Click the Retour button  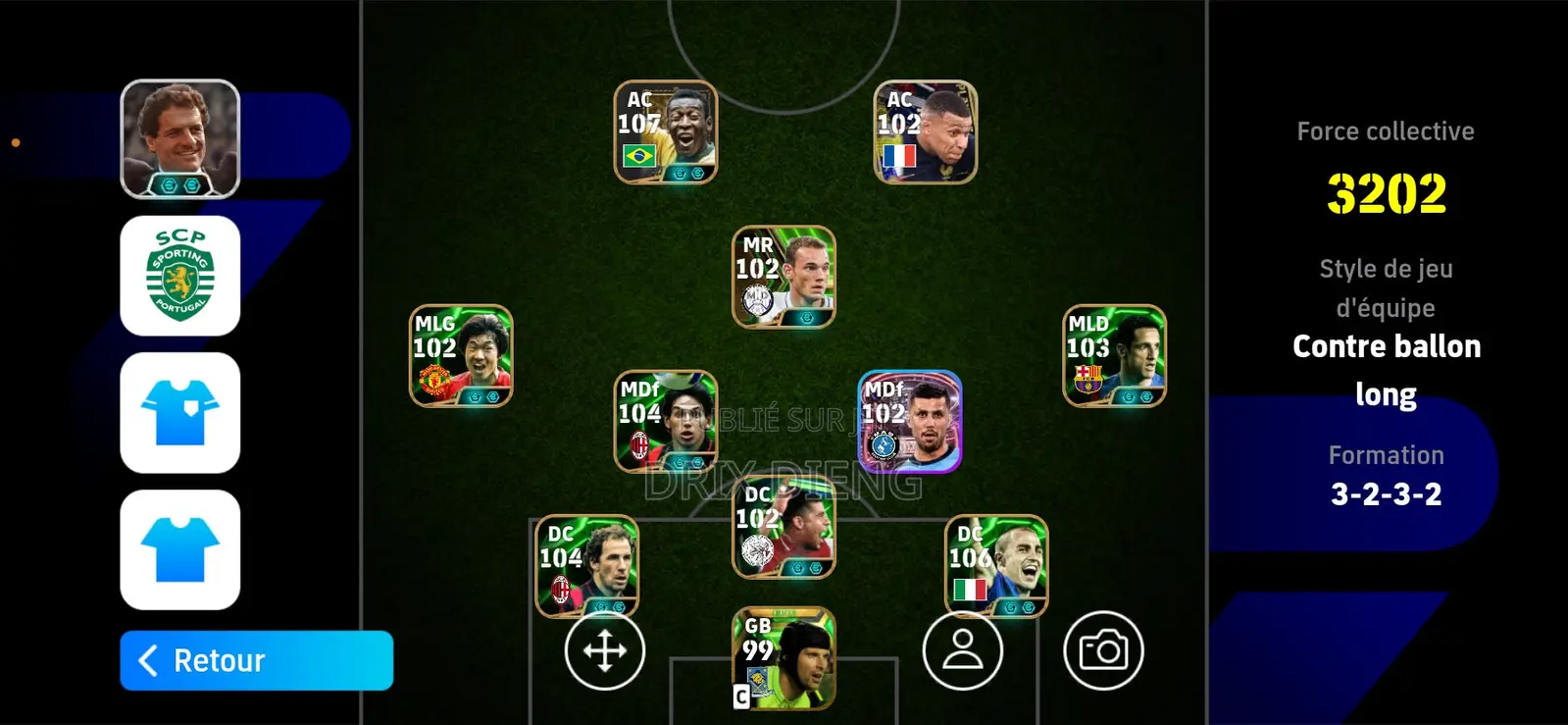(256, 660)
